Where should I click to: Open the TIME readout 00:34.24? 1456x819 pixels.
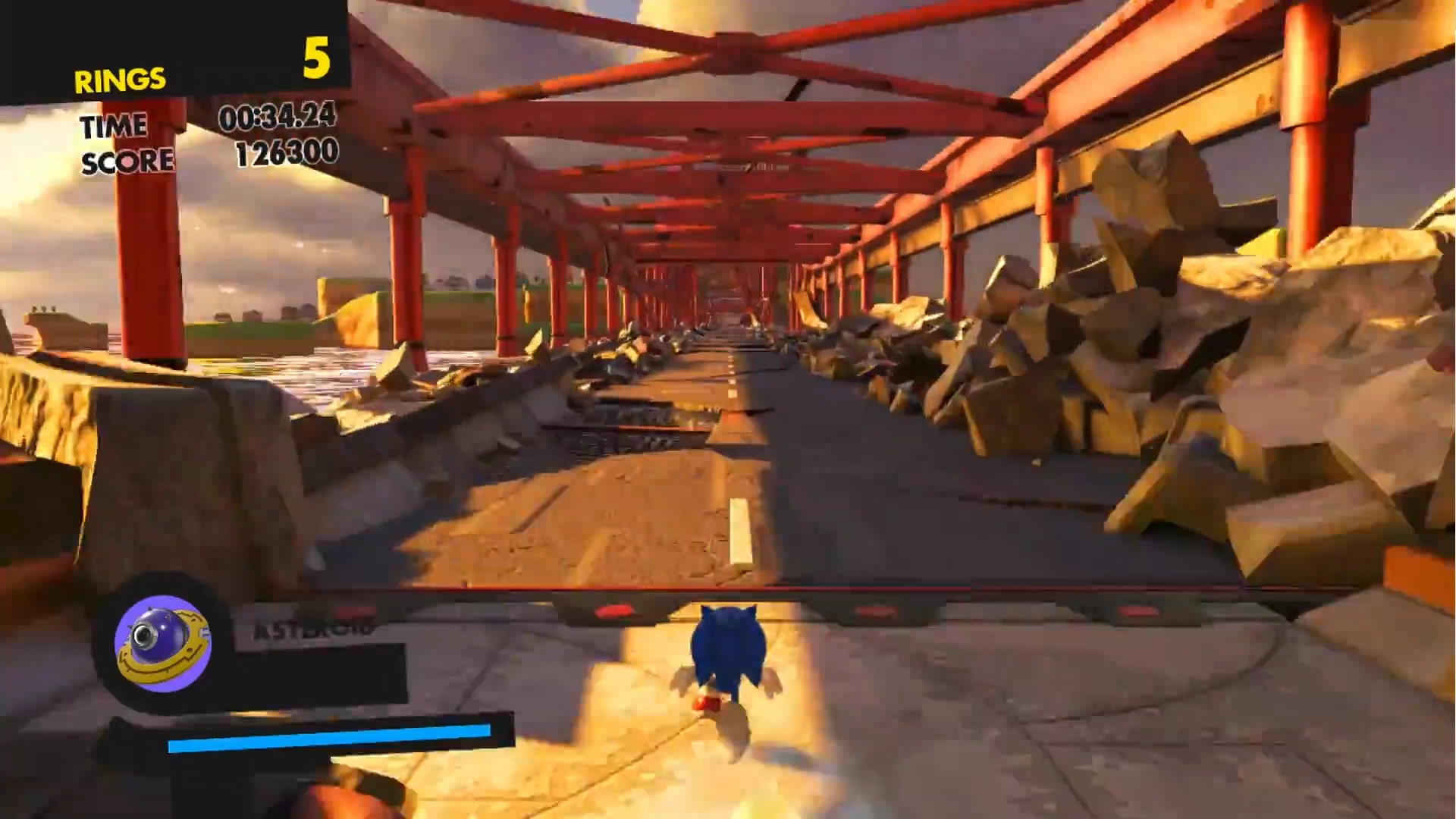(x=278, y=120)
